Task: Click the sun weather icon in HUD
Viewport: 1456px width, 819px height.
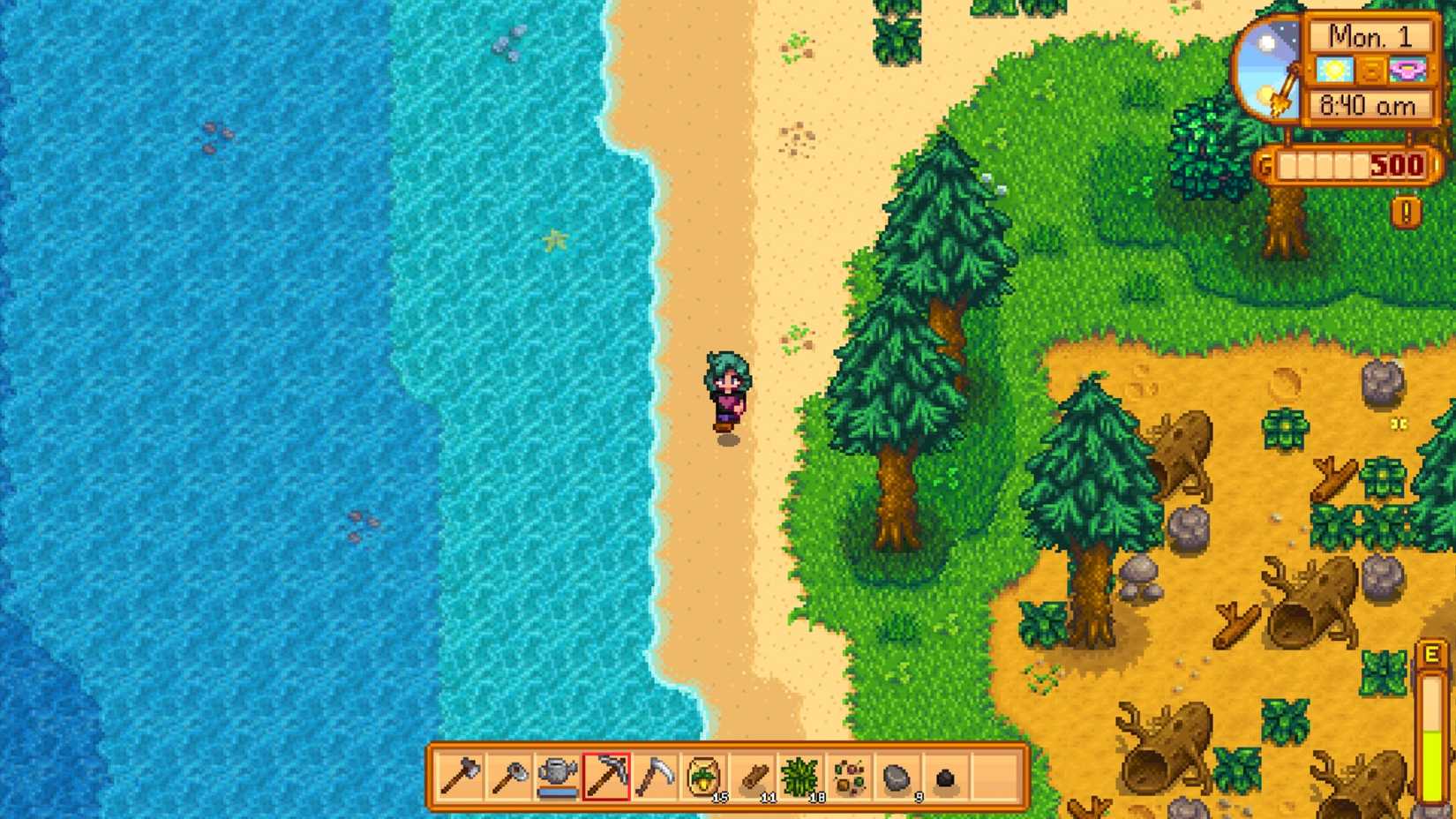Action: coord(1335,70)
